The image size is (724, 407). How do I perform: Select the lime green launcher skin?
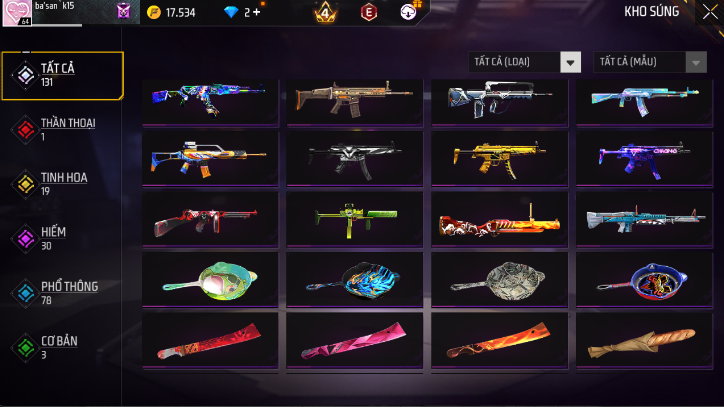click(355, 218)
